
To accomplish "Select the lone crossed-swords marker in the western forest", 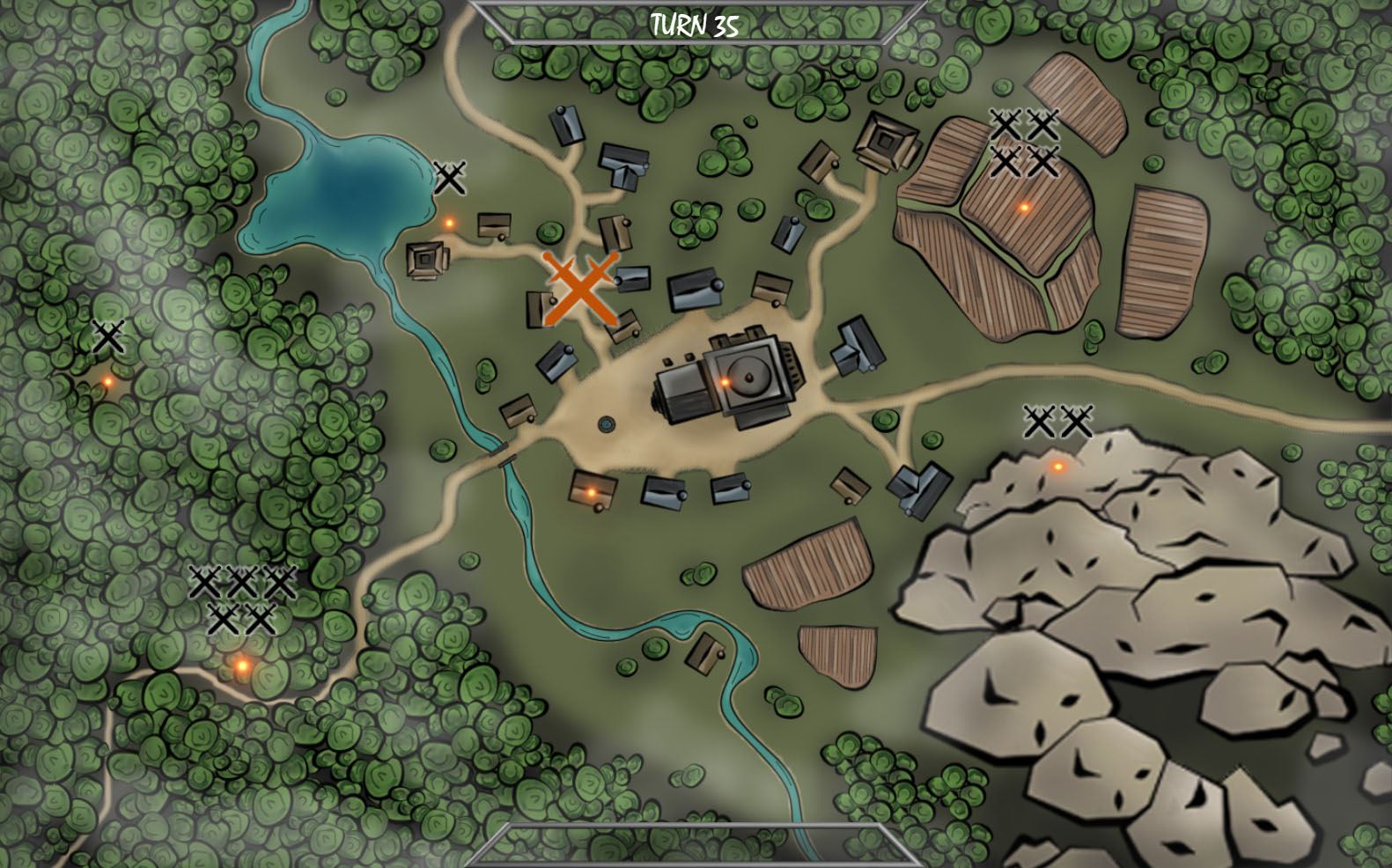I will pos(108,337).
